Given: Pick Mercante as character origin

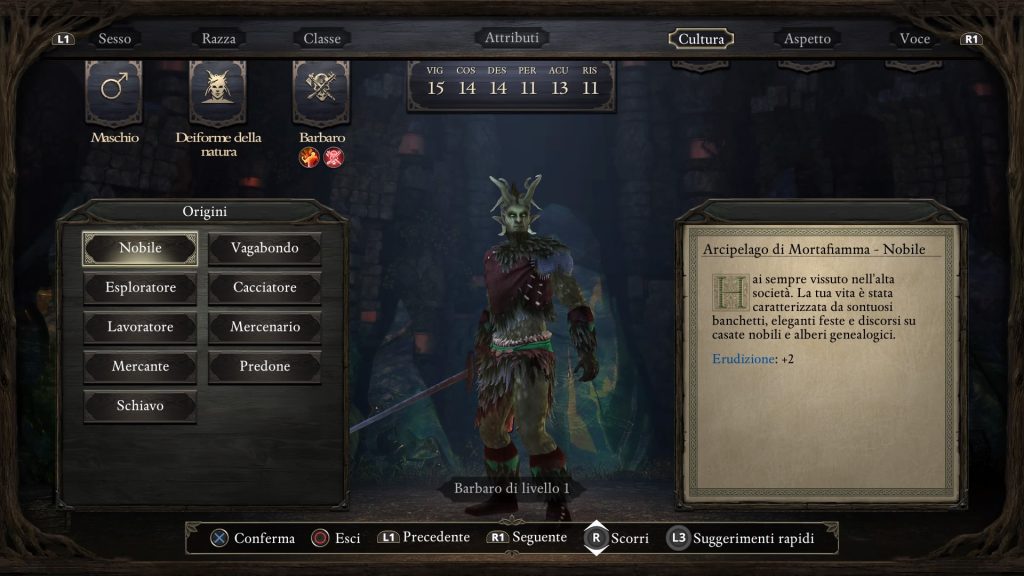Looking at the screenshot, I should (140, 367).
